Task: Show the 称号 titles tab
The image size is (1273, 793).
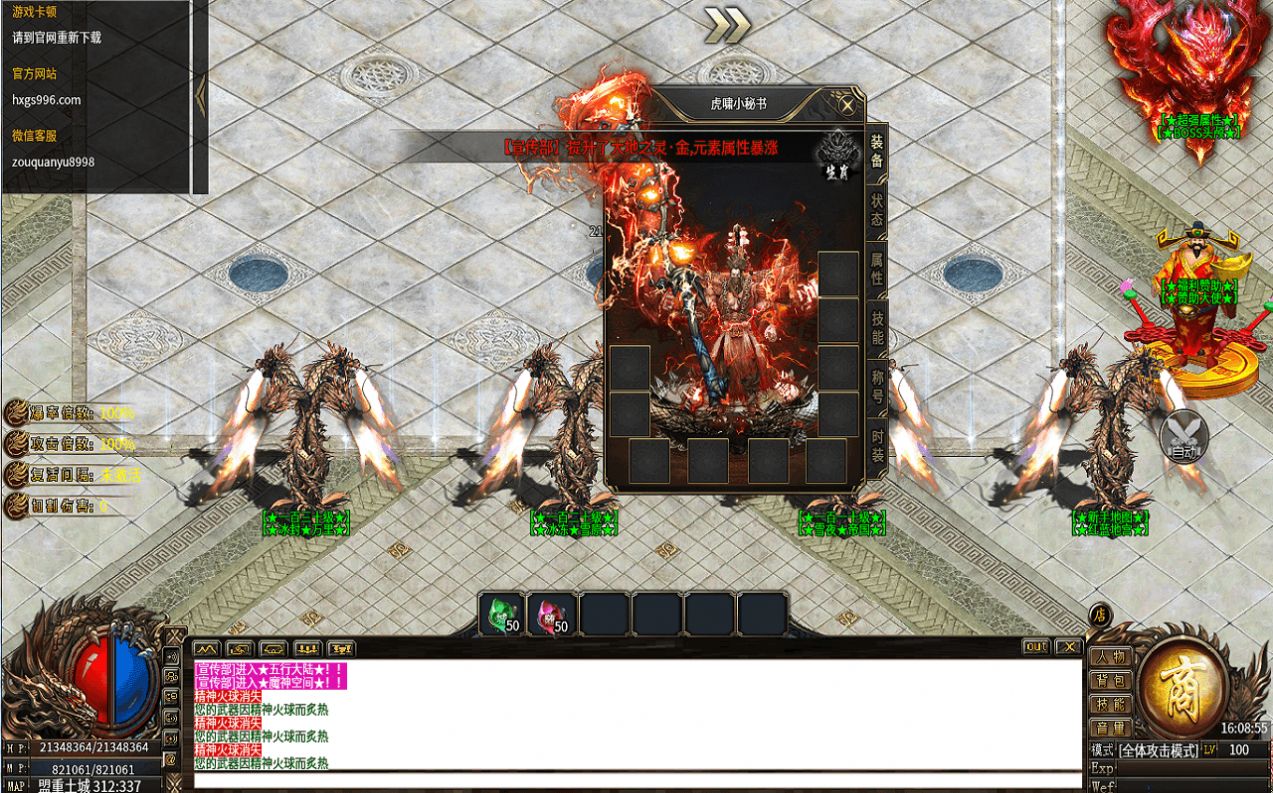Action: (x=876, y=385)
